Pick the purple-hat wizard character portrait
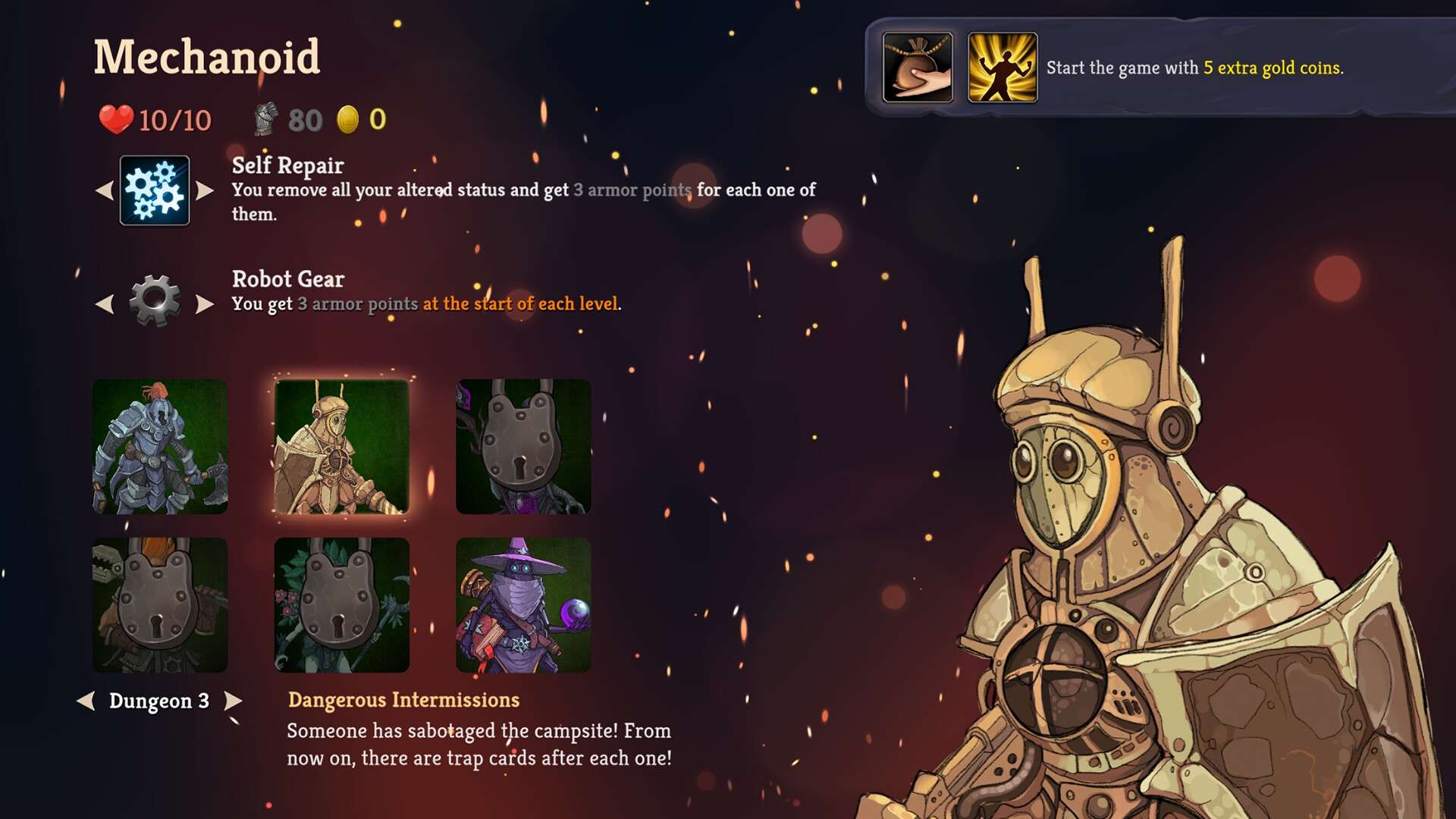This screenshot has height=819, width=1456. 523,604
